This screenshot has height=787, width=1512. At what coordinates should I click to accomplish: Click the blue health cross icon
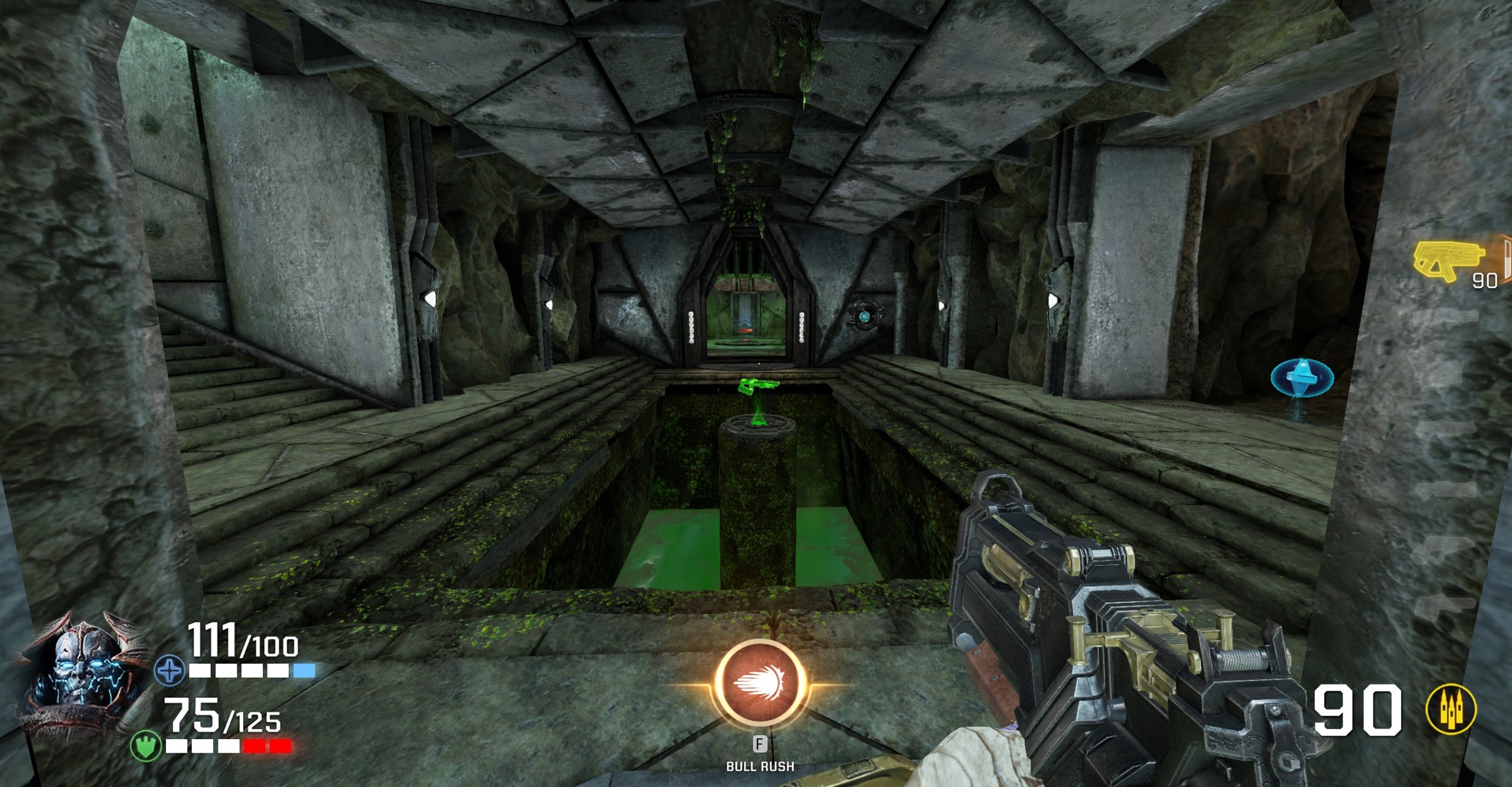170,671
